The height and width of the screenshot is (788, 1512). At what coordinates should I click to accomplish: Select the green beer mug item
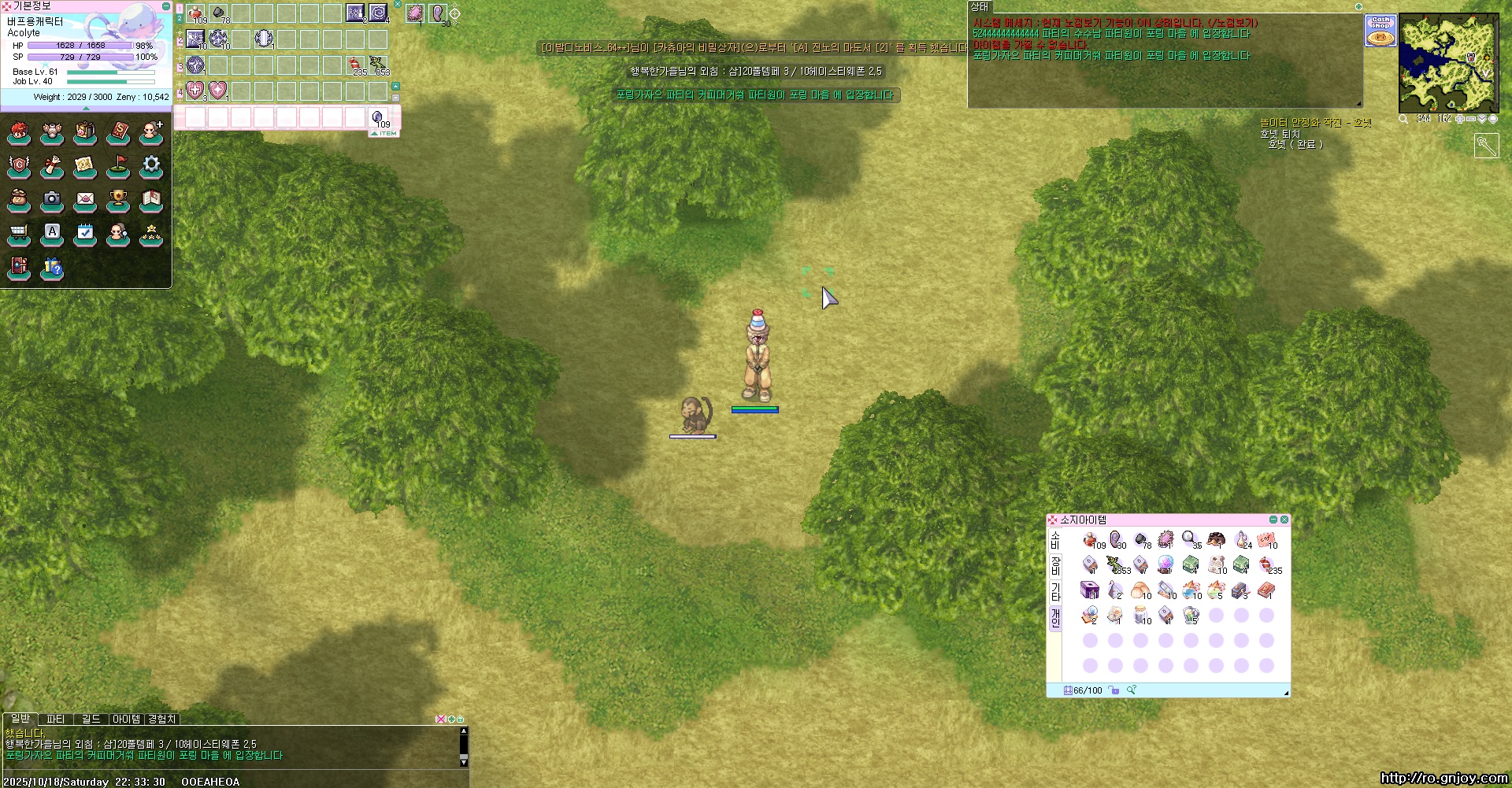point(1191,614)
